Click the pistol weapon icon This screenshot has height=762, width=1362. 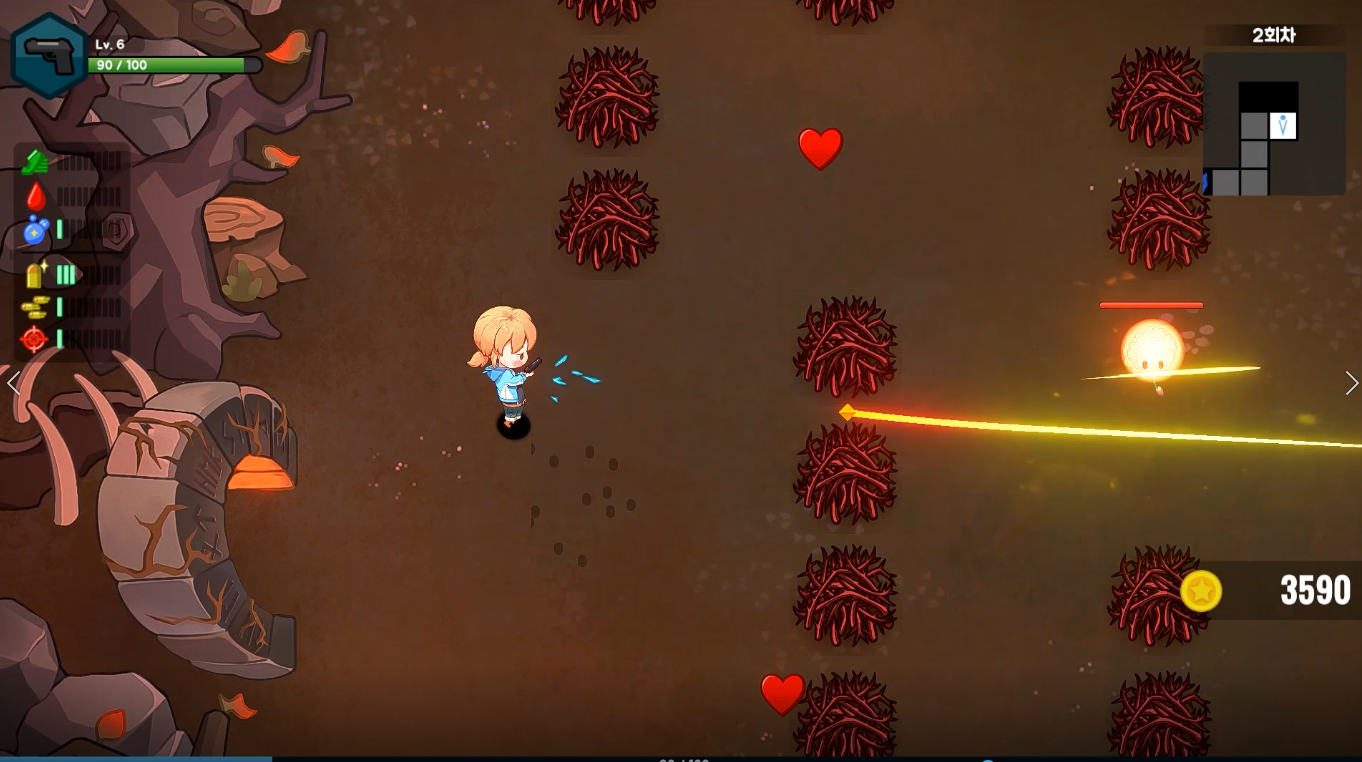click(49, 56)
